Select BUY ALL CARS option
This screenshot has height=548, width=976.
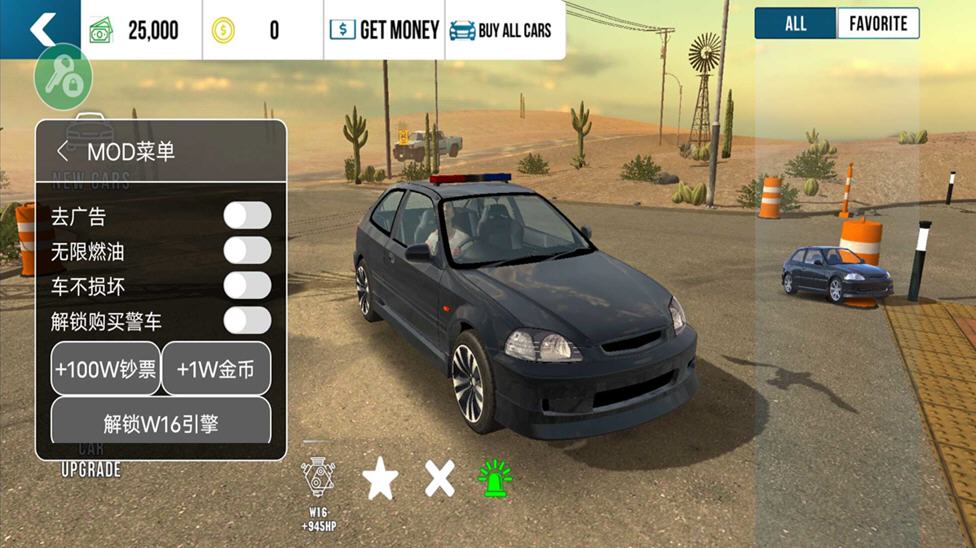pyautogui.click(x=501, y=30)
